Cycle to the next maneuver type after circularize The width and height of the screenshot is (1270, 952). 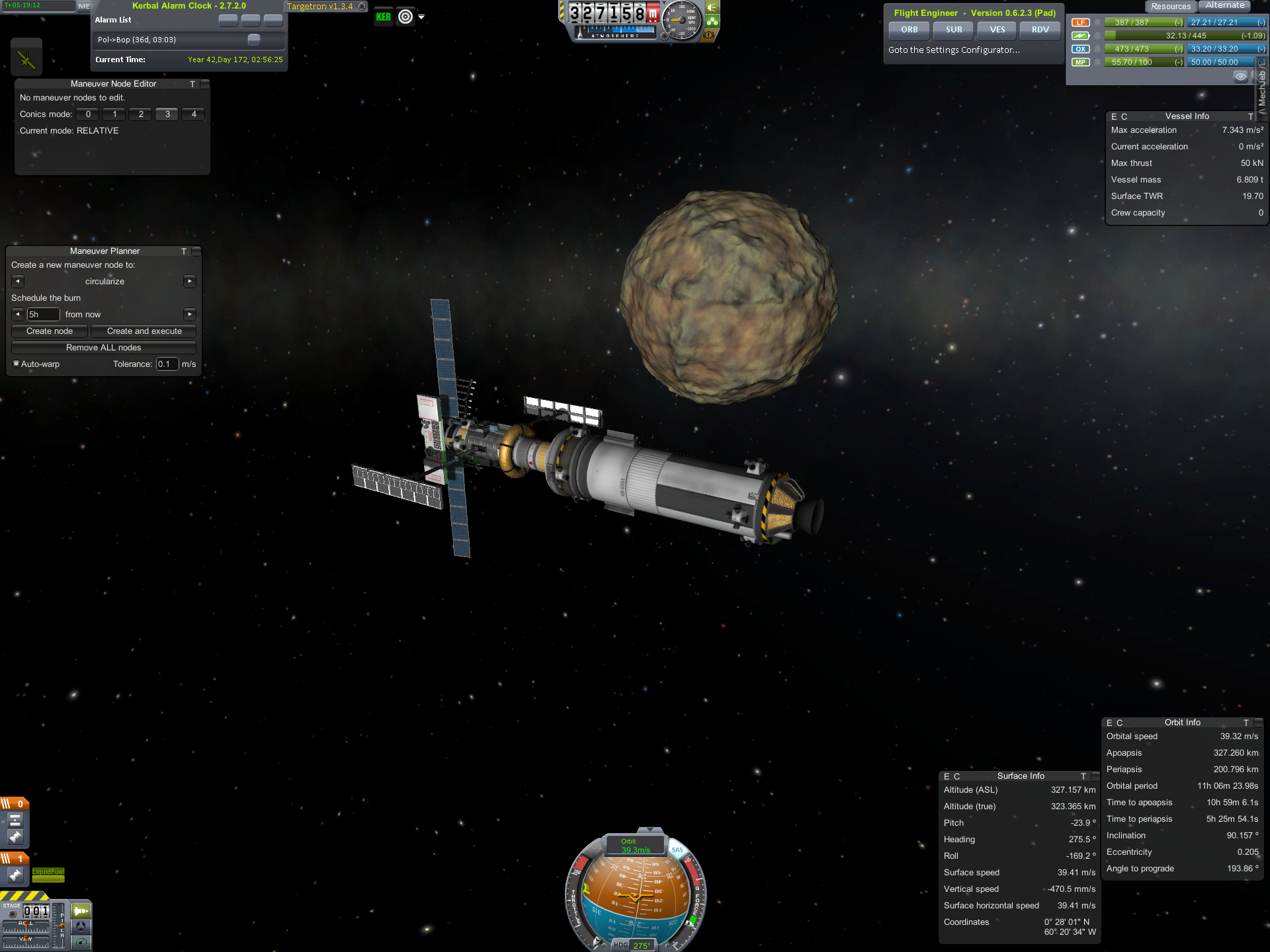click(x=190, y=282)
